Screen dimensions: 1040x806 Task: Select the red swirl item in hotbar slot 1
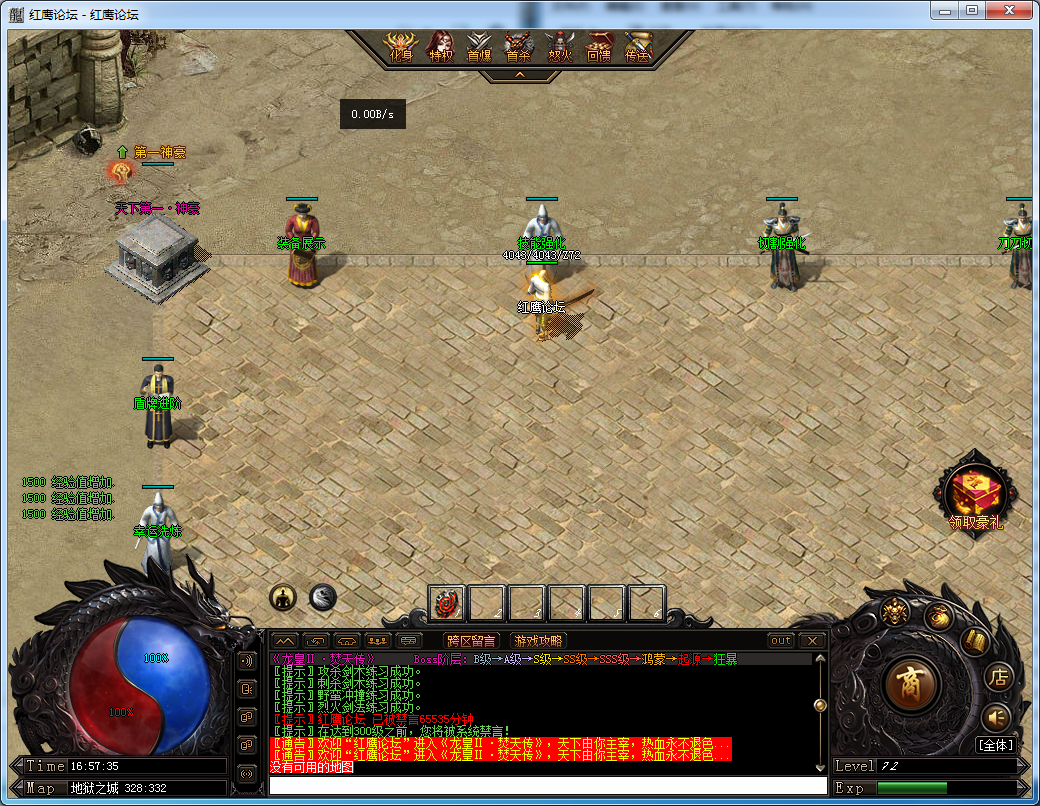[447, 604]
